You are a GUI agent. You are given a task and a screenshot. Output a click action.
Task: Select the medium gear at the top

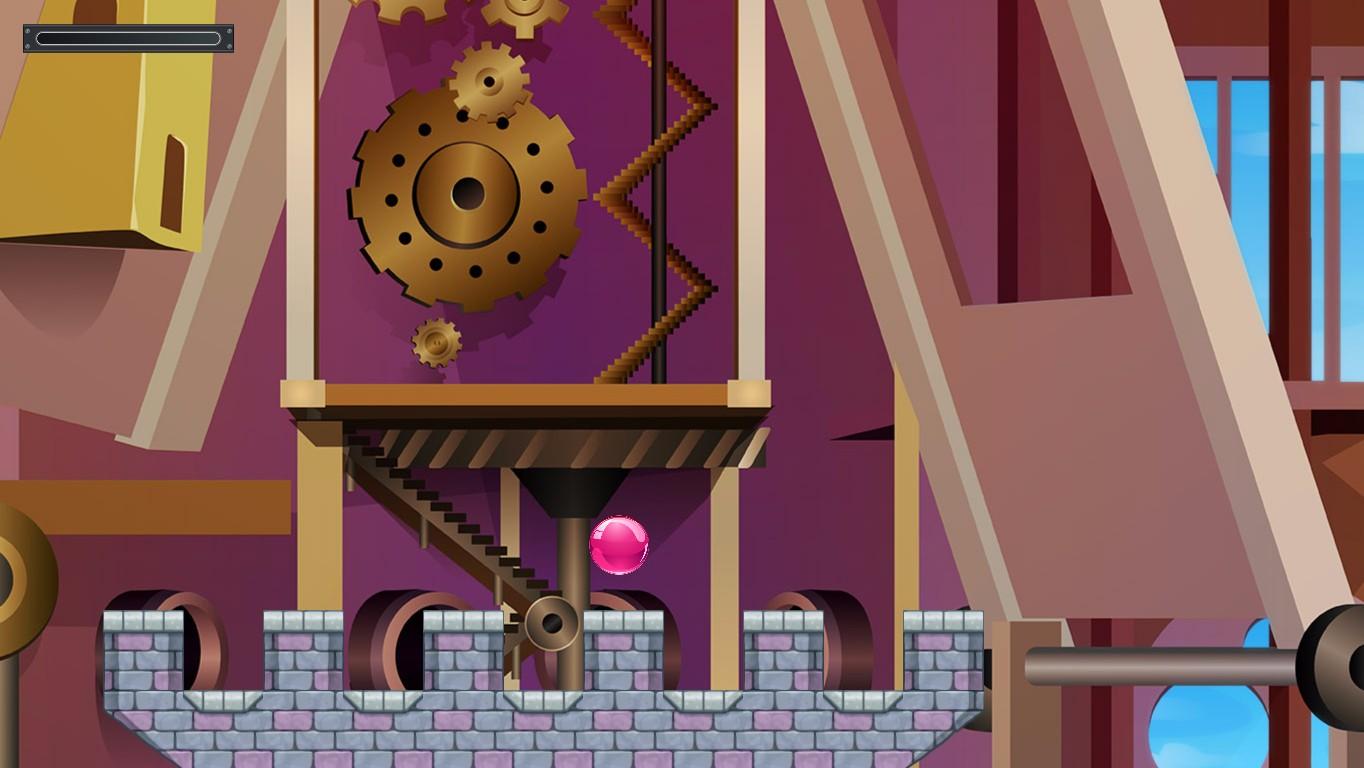pos(487,80)
